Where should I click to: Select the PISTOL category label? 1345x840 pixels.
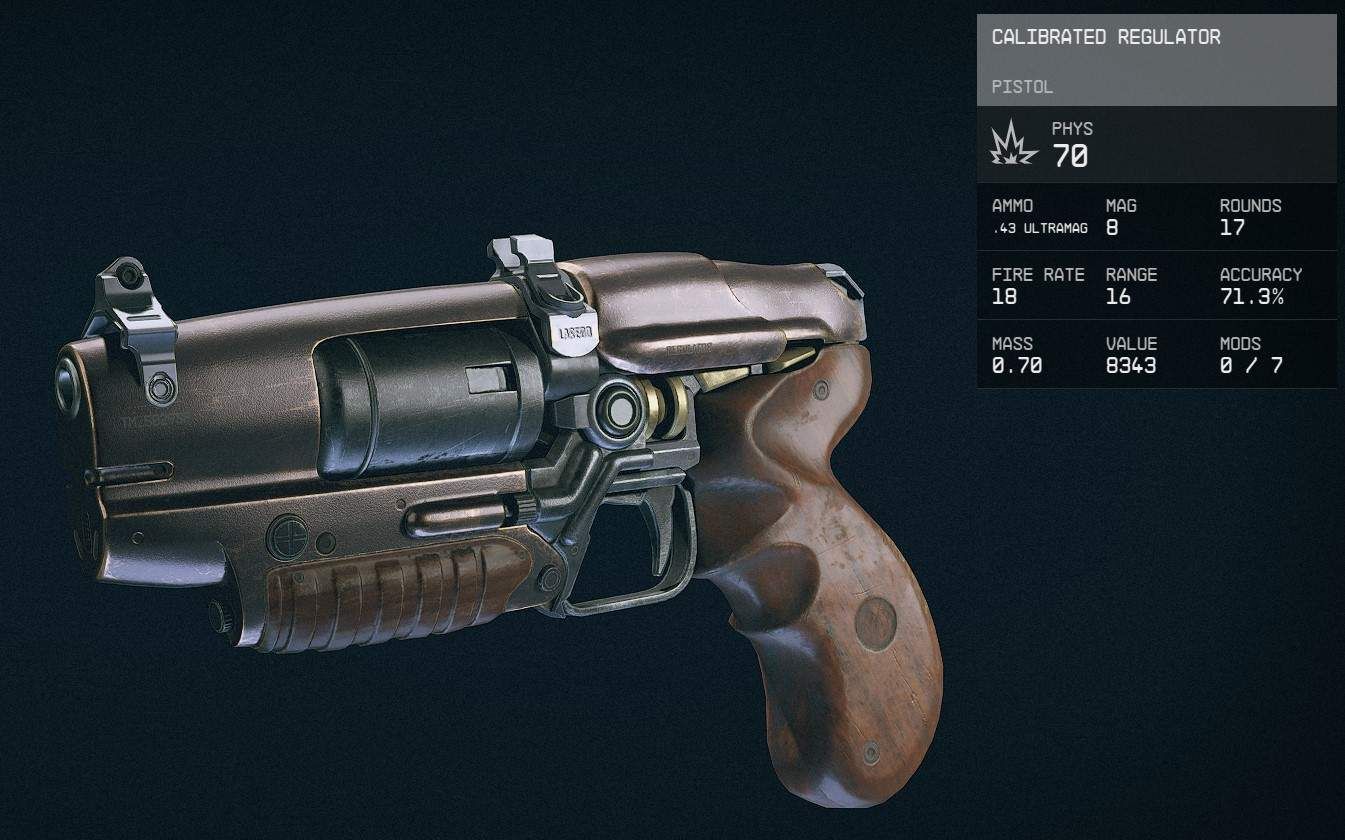click(x=1022, y=87)
